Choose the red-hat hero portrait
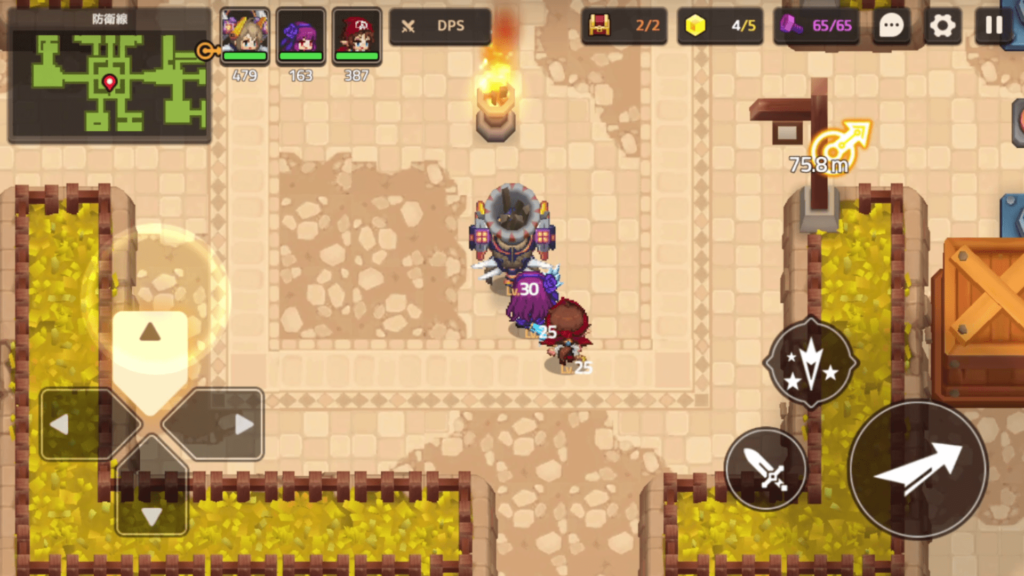The image size is (1024, 576). 357,33
